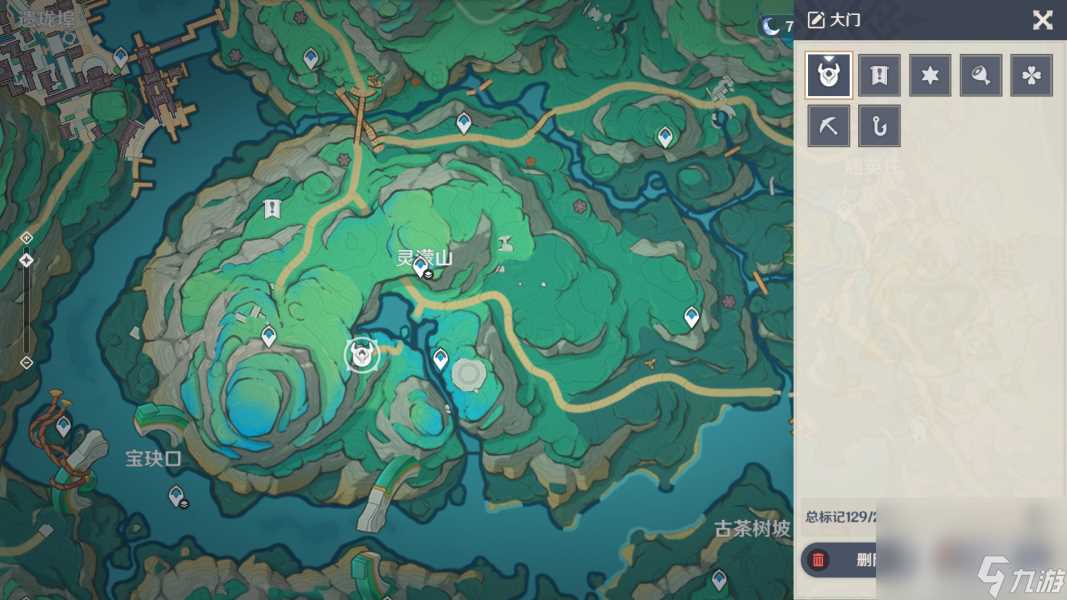This screenshot has height=600, width=1067.
Task: Click the zoom slider handle
Action: click(27, 260)
